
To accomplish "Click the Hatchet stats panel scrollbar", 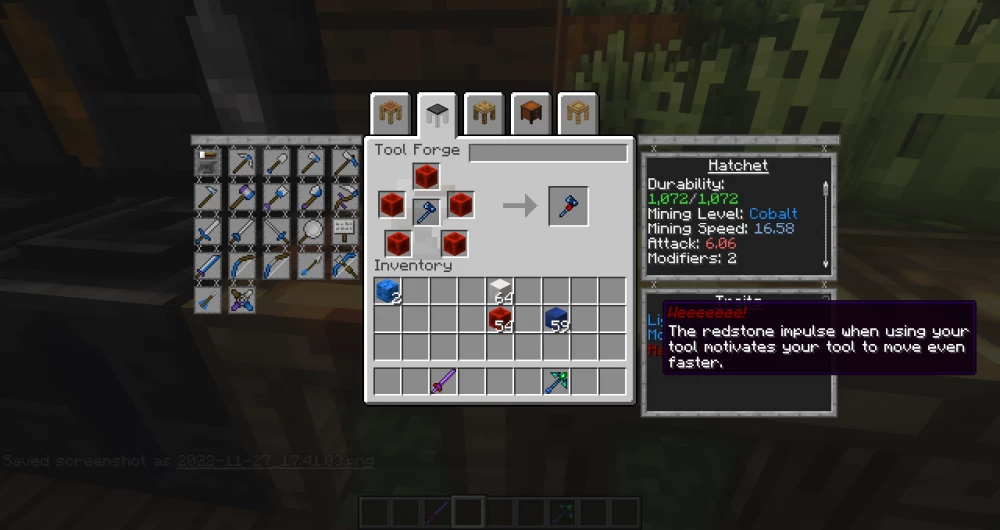I will (825, 224).
